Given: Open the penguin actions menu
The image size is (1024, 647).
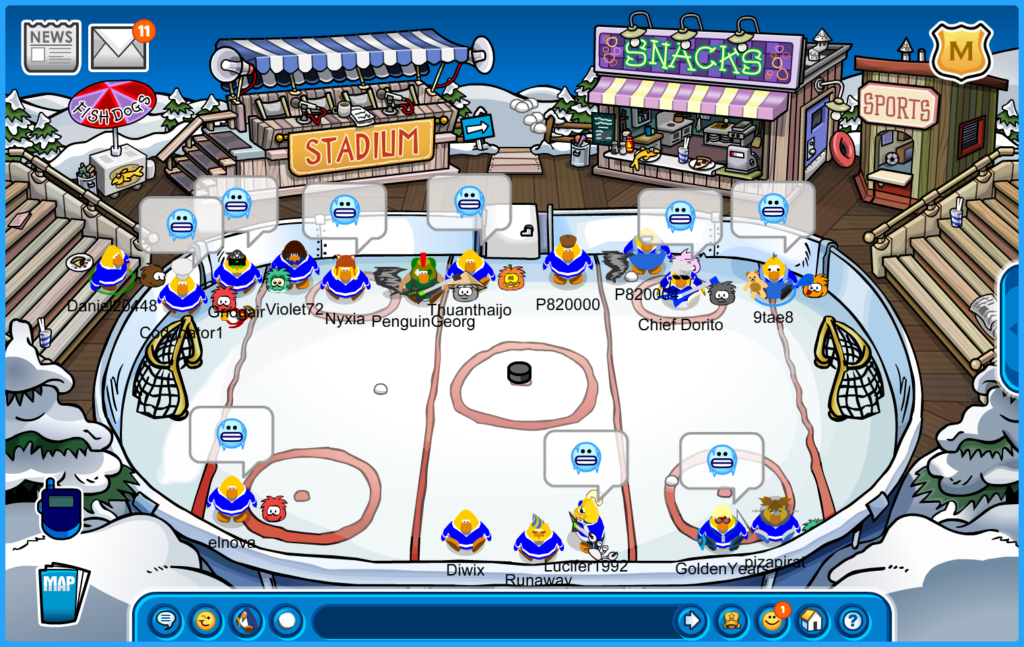Looking at the screenshot, I should (x=246, y=621).
